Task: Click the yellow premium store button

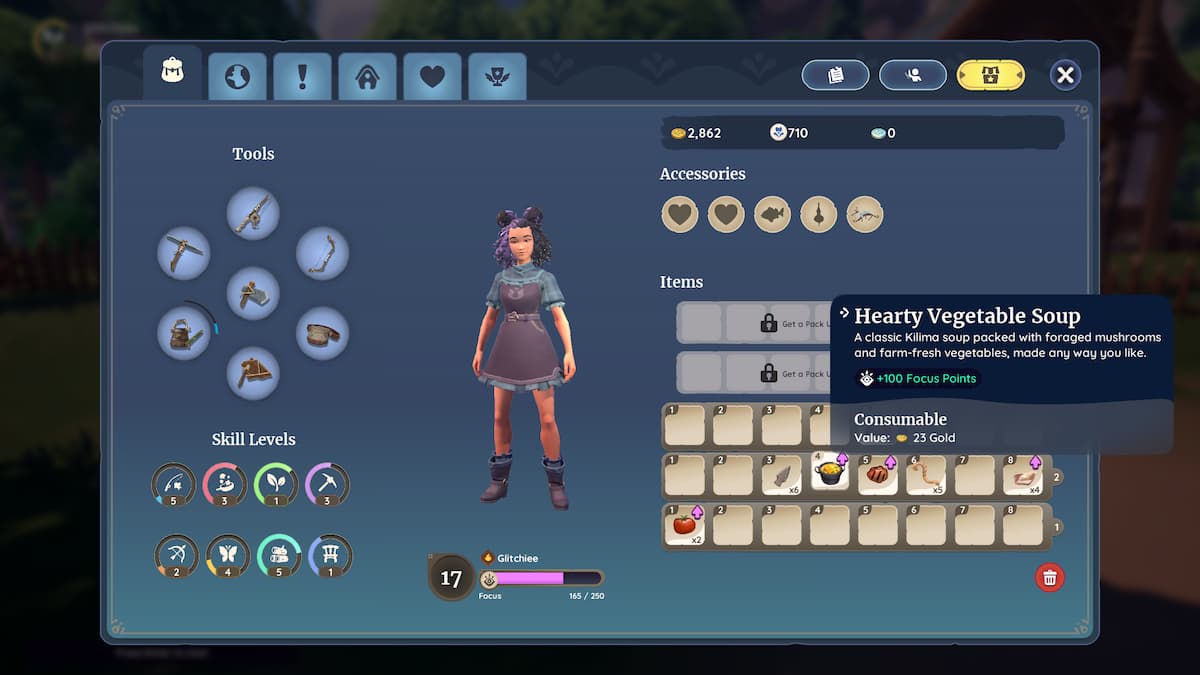Action: (990, 75)
